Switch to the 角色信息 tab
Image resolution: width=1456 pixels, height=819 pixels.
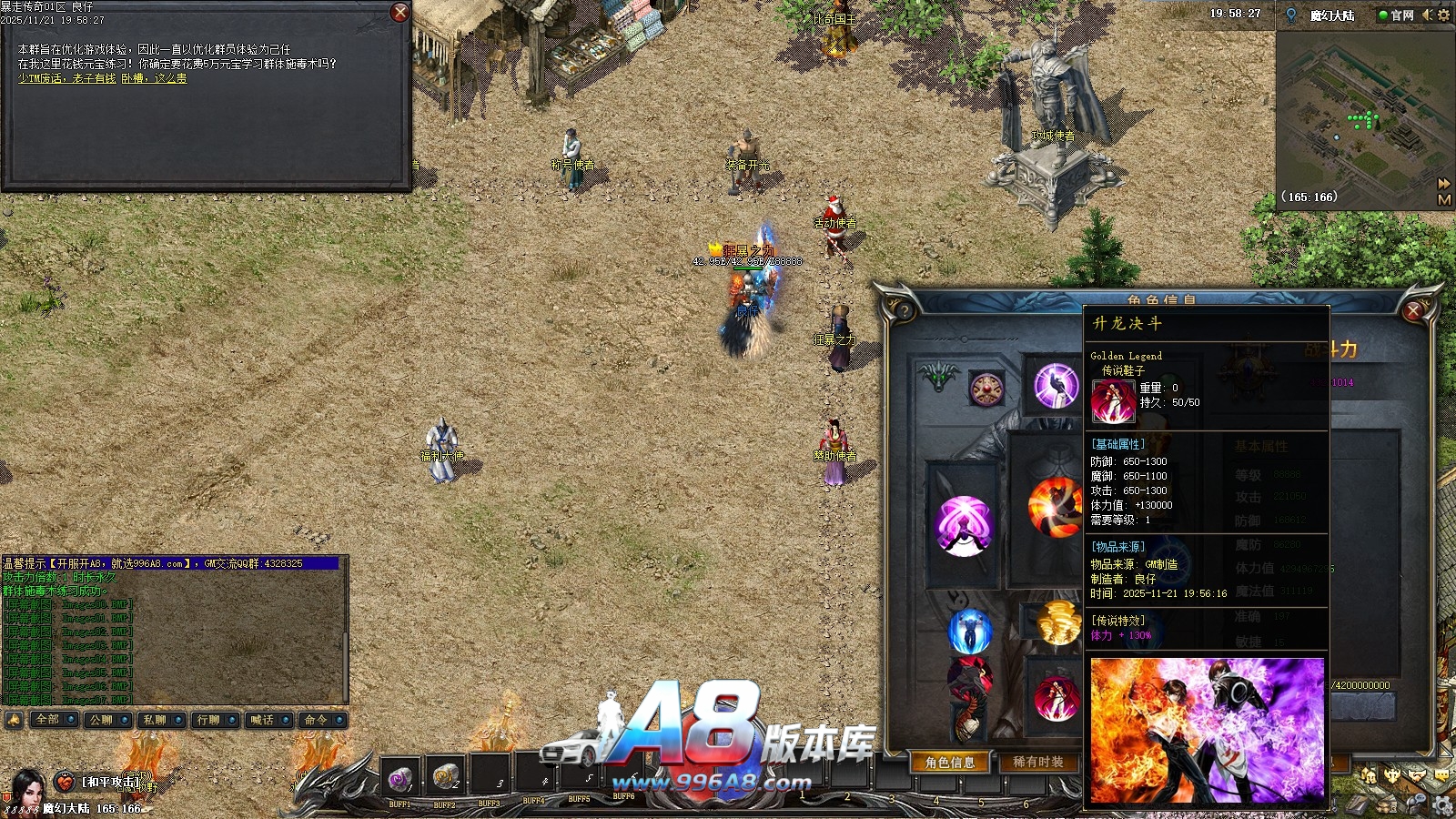click(x=950, y=763)
